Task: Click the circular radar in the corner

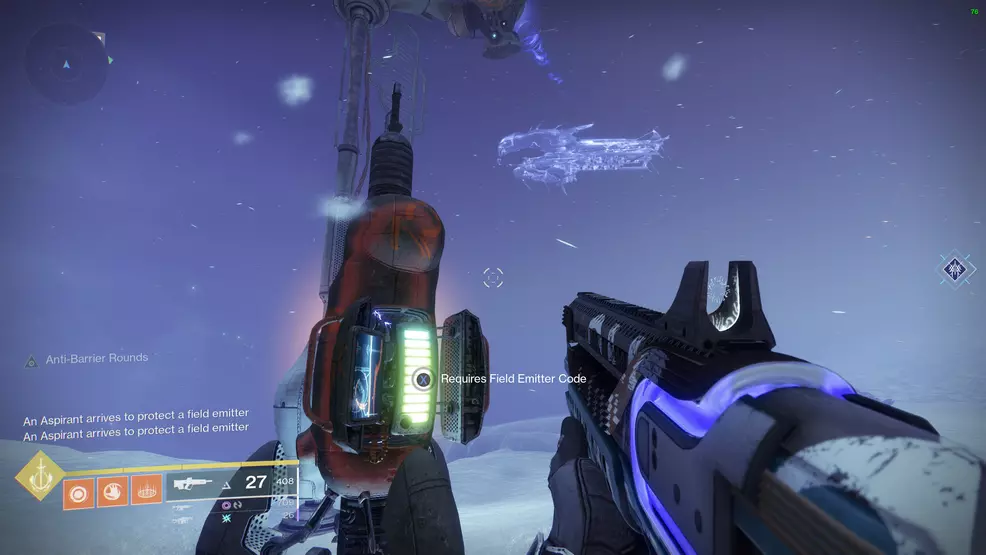Action: (x=67, y=64)
